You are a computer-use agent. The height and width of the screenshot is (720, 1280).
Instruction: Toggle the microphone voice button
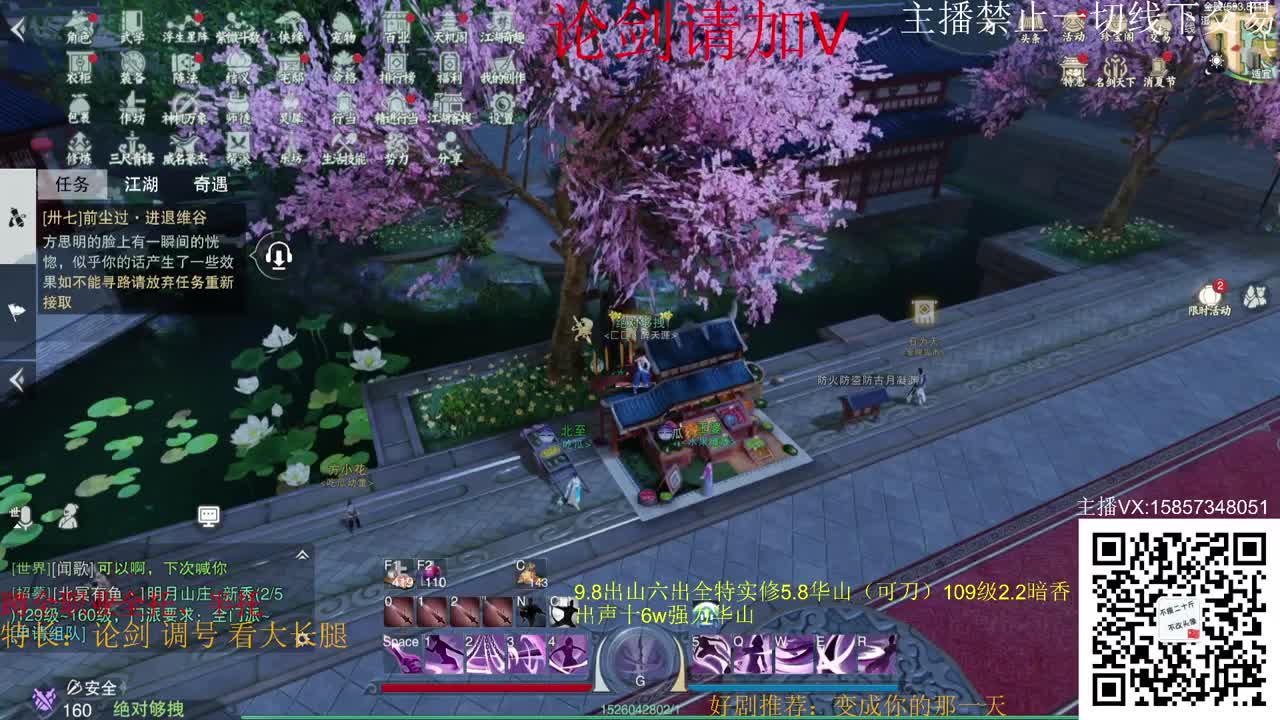click(24, 517)
